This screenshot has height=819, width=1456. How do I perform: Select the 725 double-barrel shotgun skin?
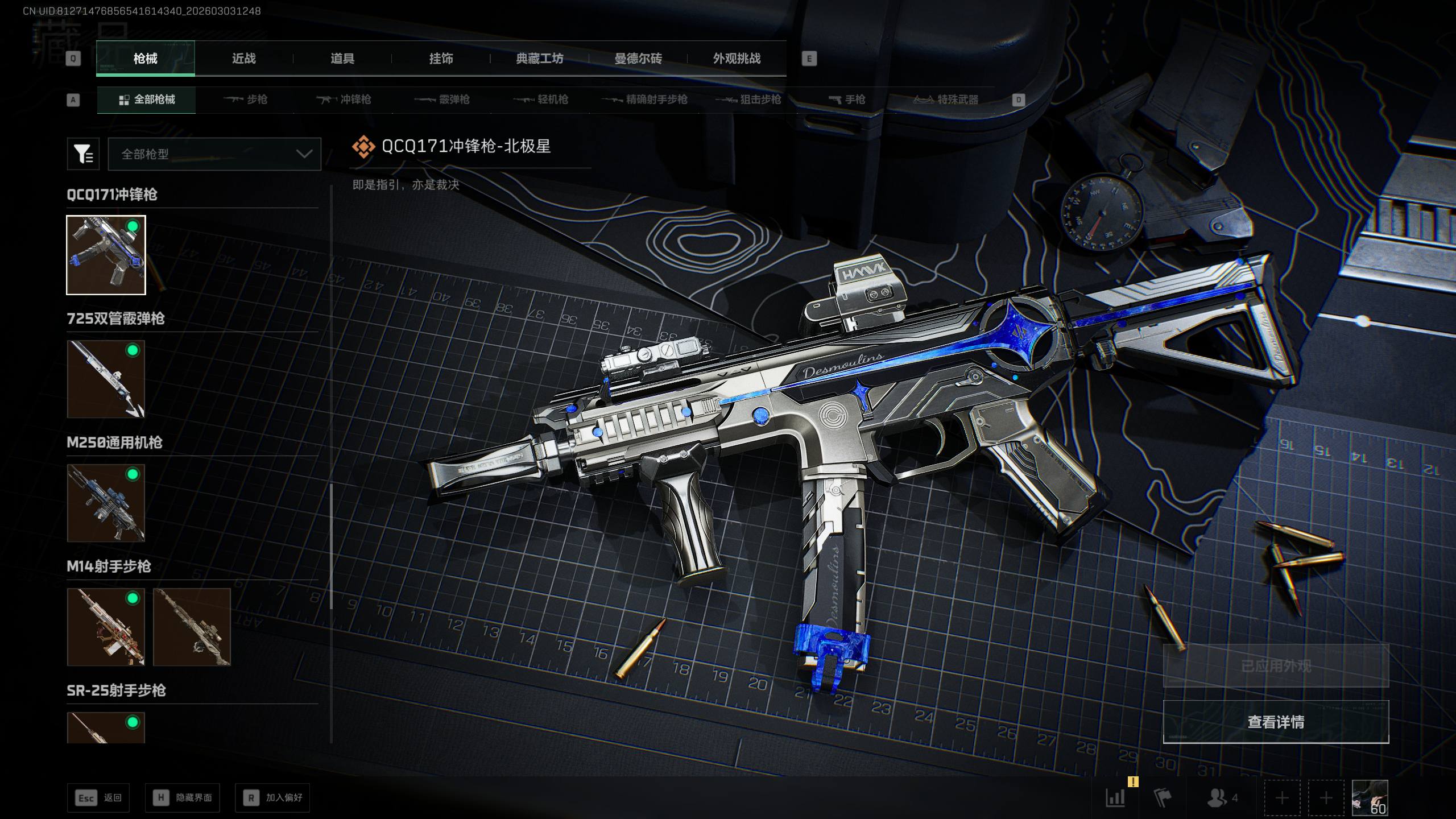pyautogui.click(x=106, y=379)
